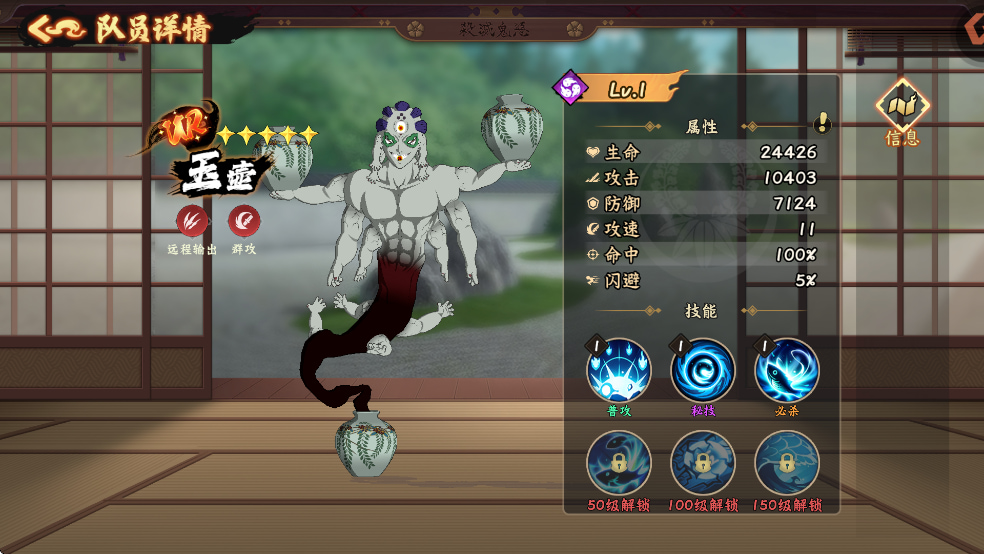984x554 pixels.
Task: Tap the locked skill labeled 100级解锁
Action: pyautogui.click(x=702, y=463)
